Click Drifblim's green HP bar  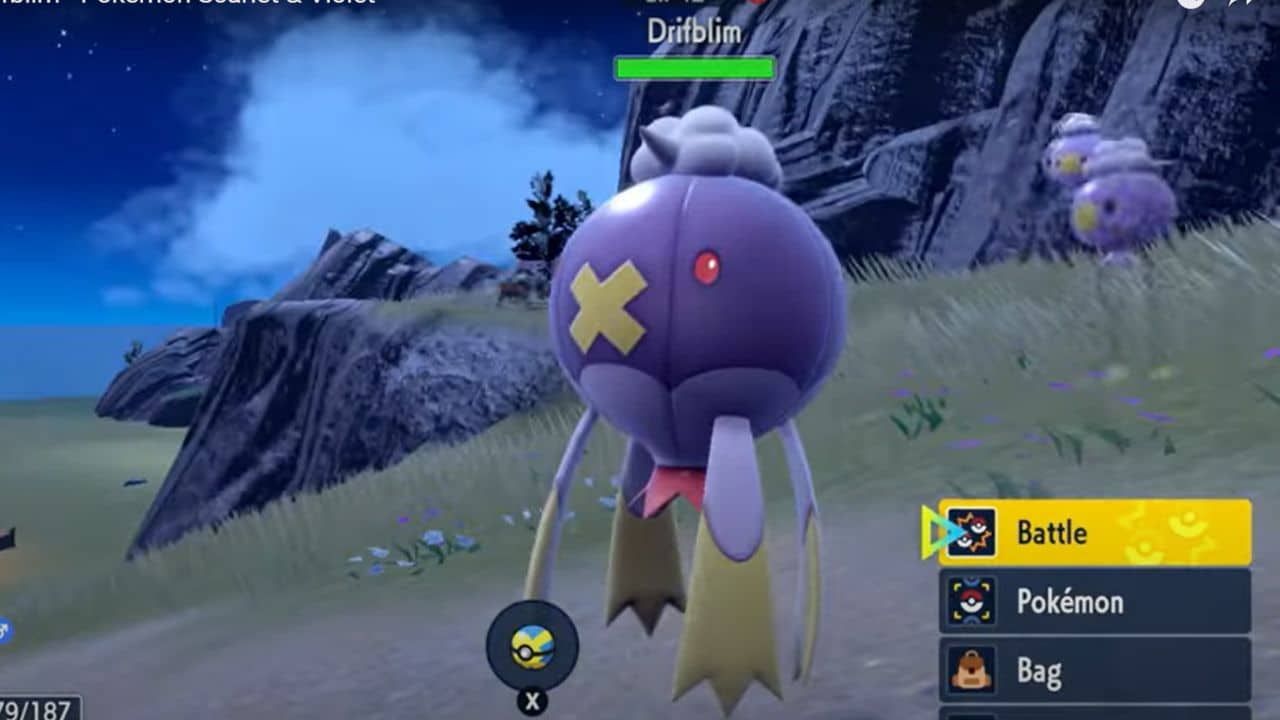pyautogui.click(x=694, y=69)
